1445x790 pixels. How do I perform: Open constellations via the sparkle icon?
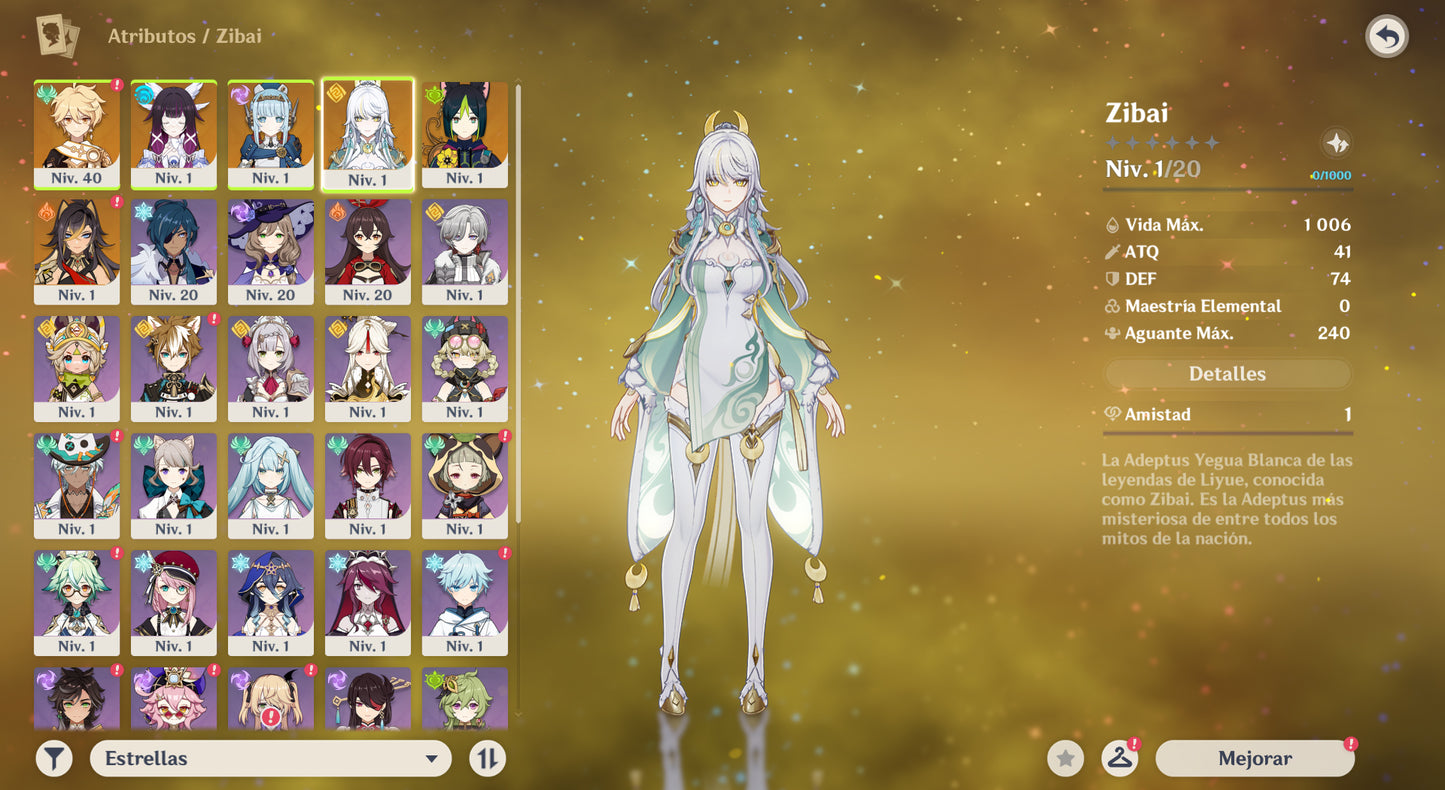click(x=1337, y=141)
